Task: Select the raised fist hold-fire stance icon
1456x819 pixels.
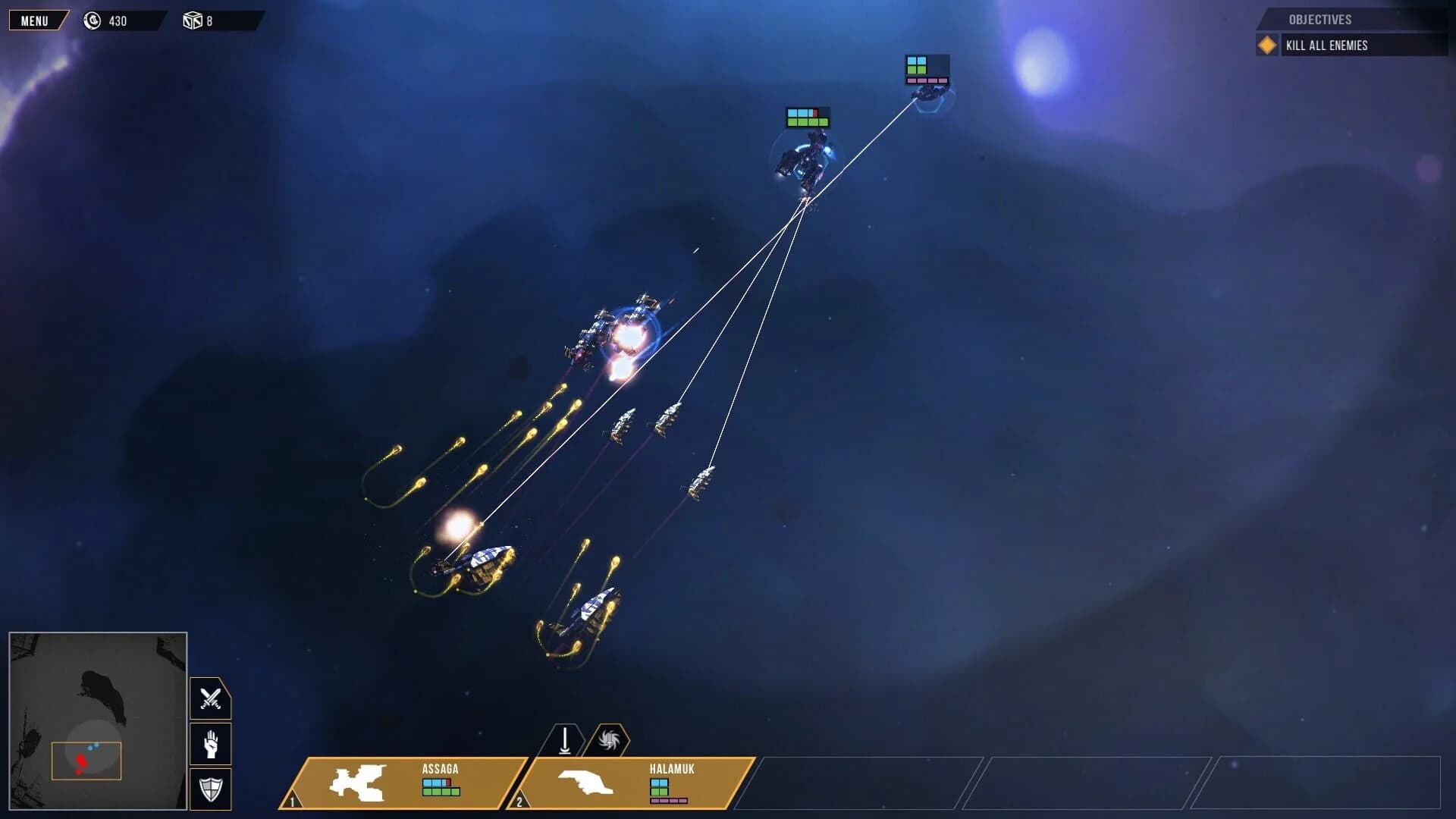Action: (209, 744)
